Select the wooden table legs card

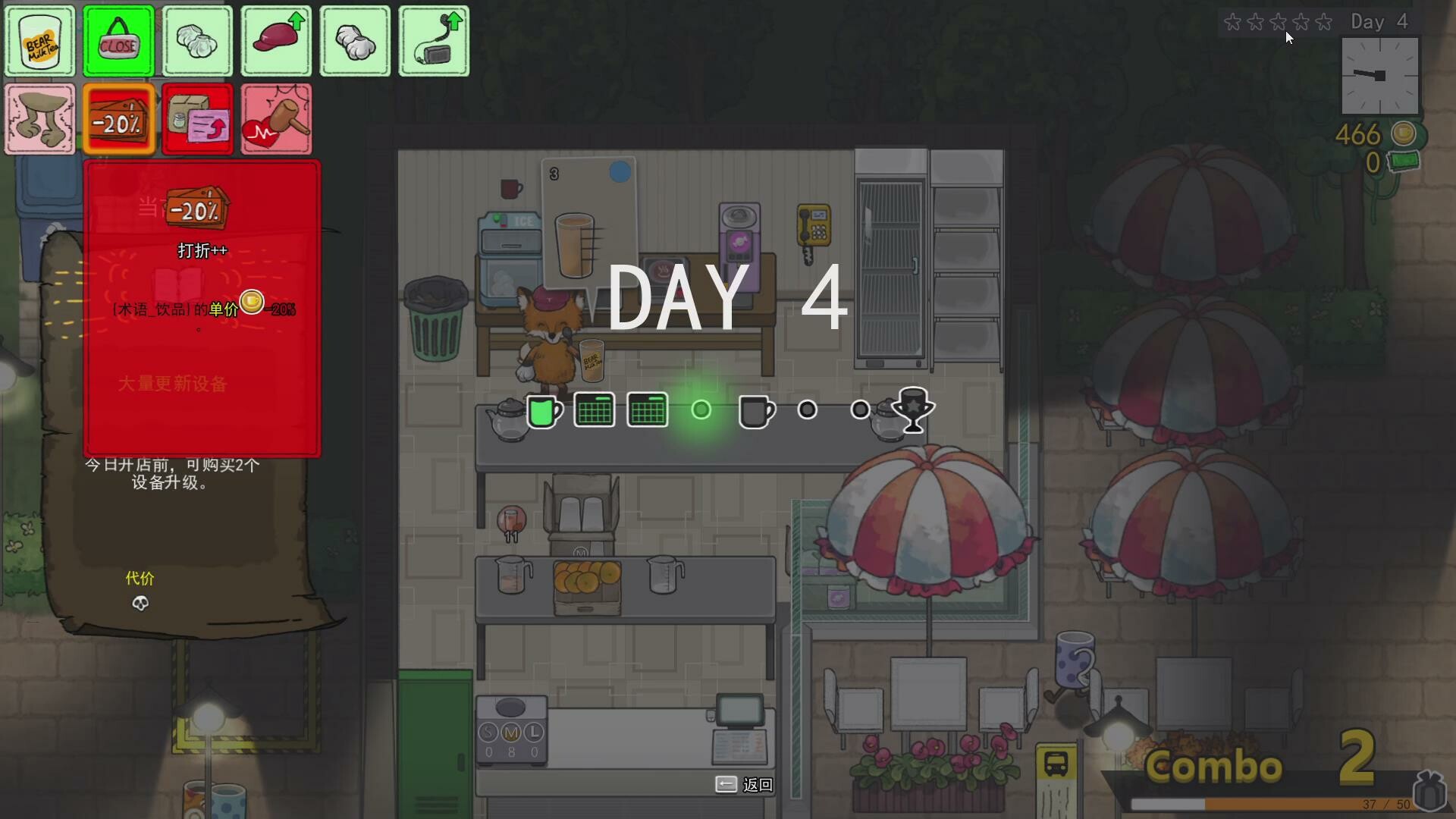(39, 118)
